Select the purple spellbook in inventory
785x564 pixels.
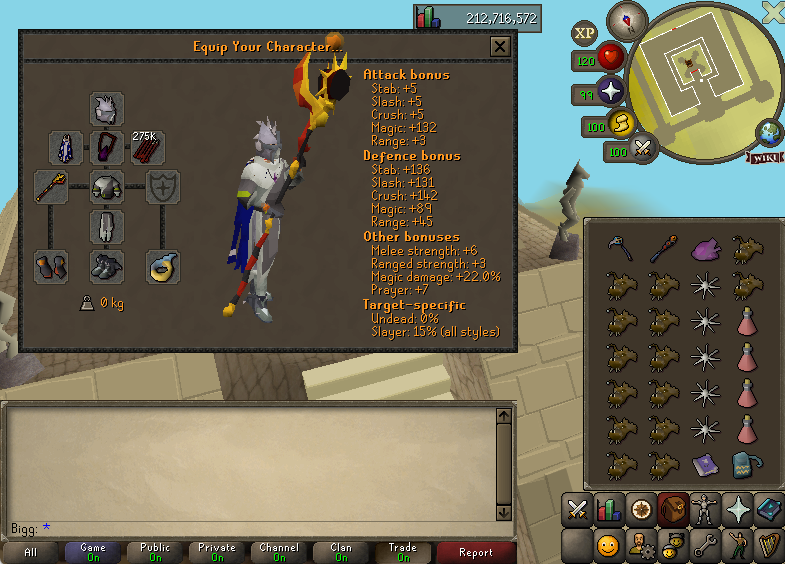(704, 464)
